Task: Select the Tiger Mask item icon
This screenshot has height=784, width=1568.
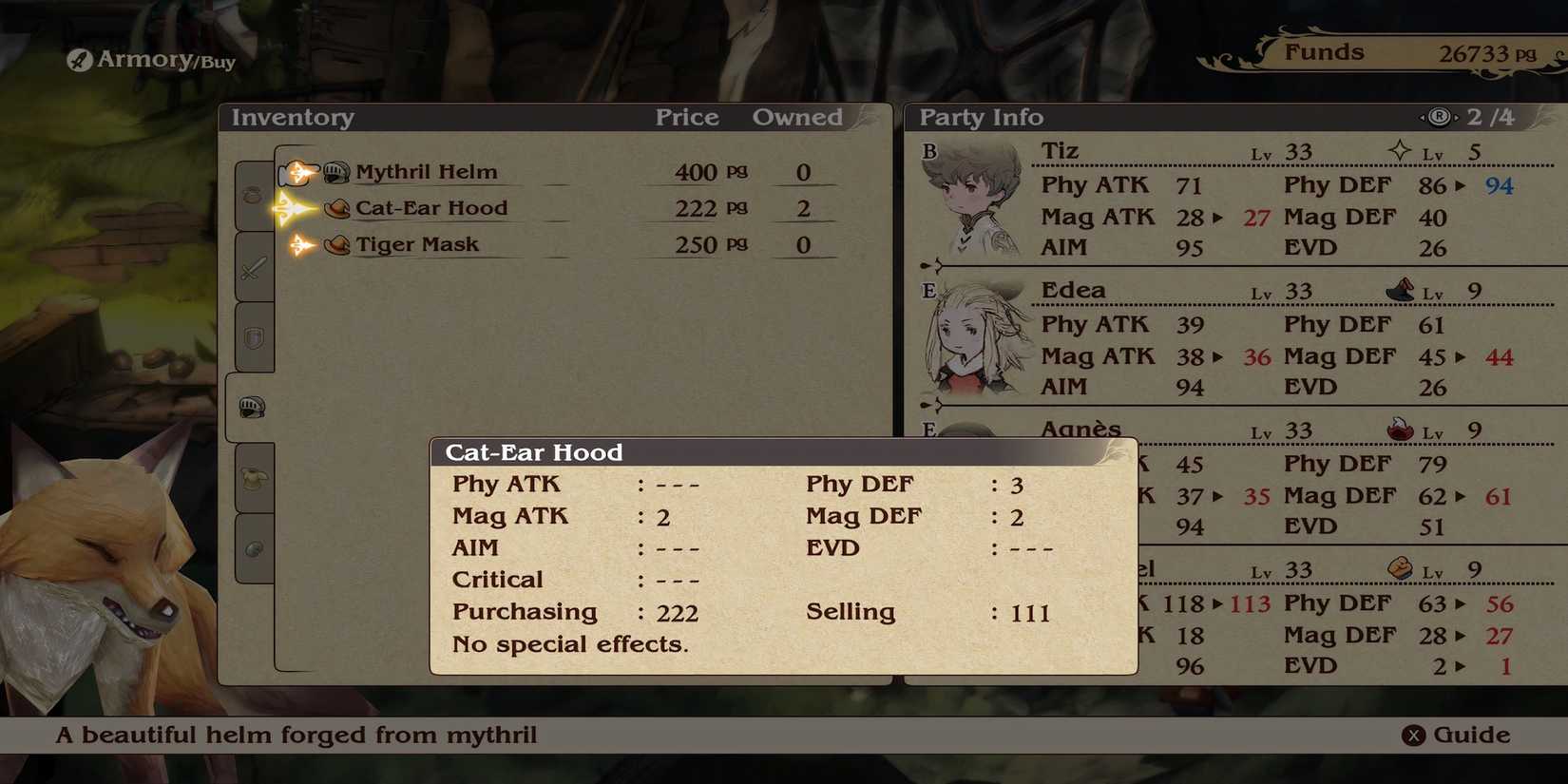Action: 338,244
